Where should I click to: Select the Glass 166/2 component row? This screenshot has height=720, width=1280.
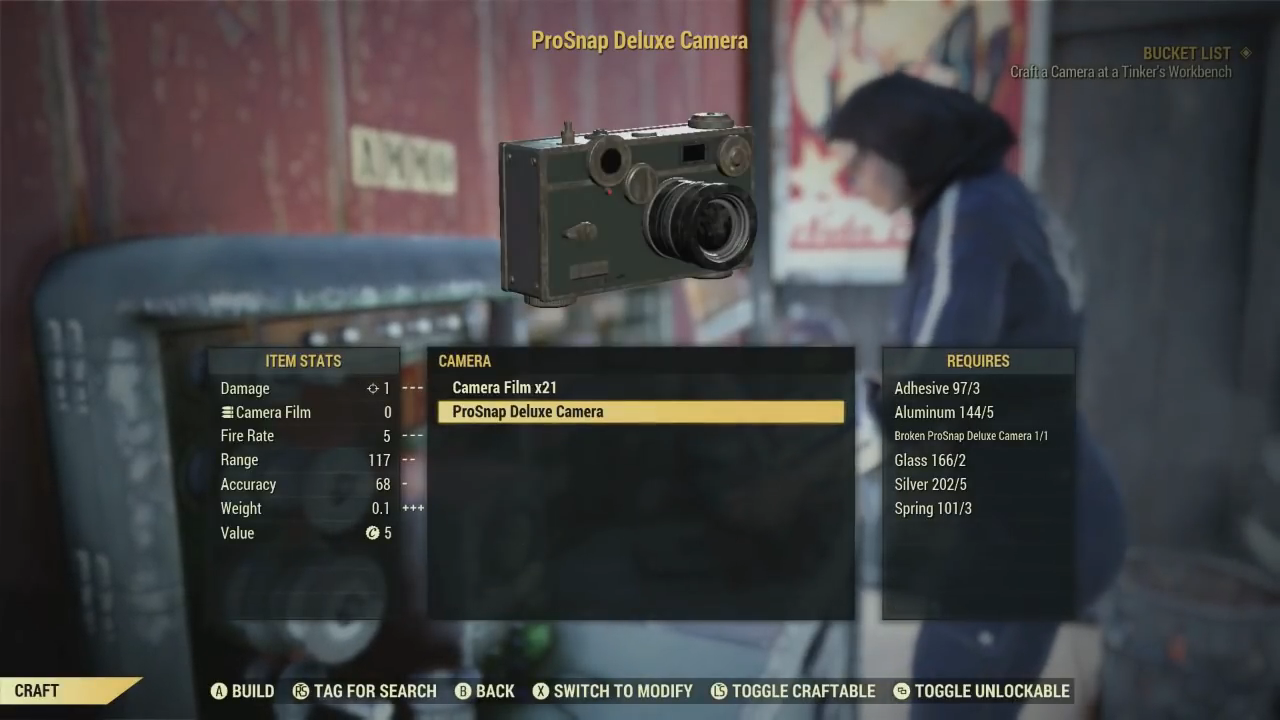[x=929, y=460]
